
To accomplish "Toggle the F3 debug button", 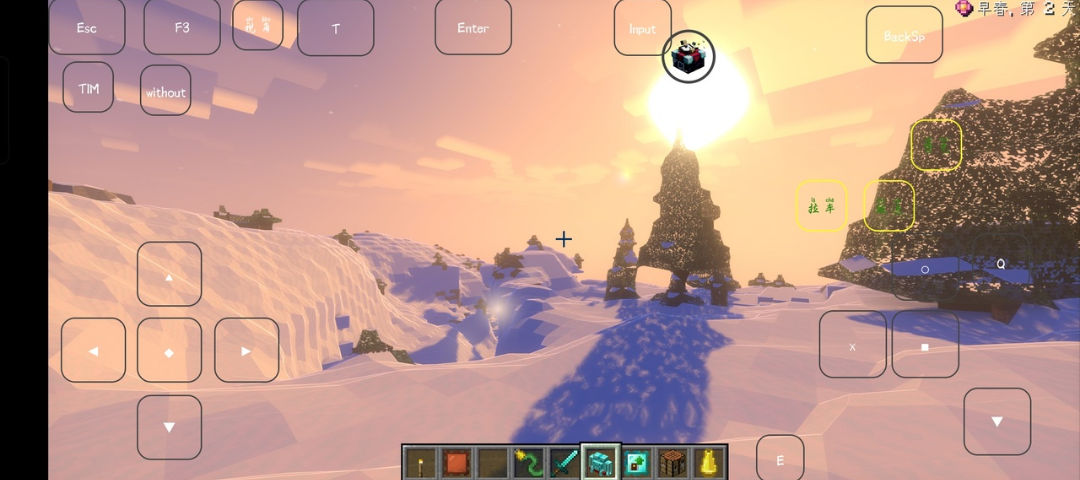I will [x=182, y=27].
